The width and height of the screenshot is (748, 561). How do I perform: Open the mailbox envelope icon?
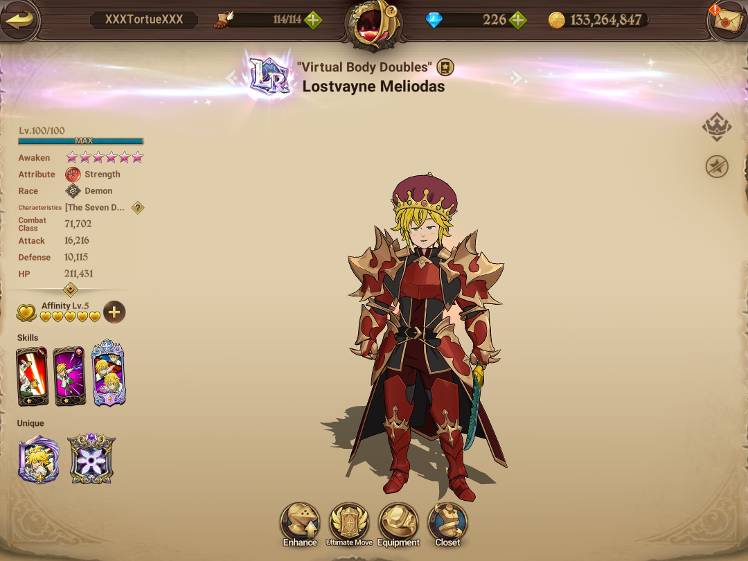coord(725,20)
